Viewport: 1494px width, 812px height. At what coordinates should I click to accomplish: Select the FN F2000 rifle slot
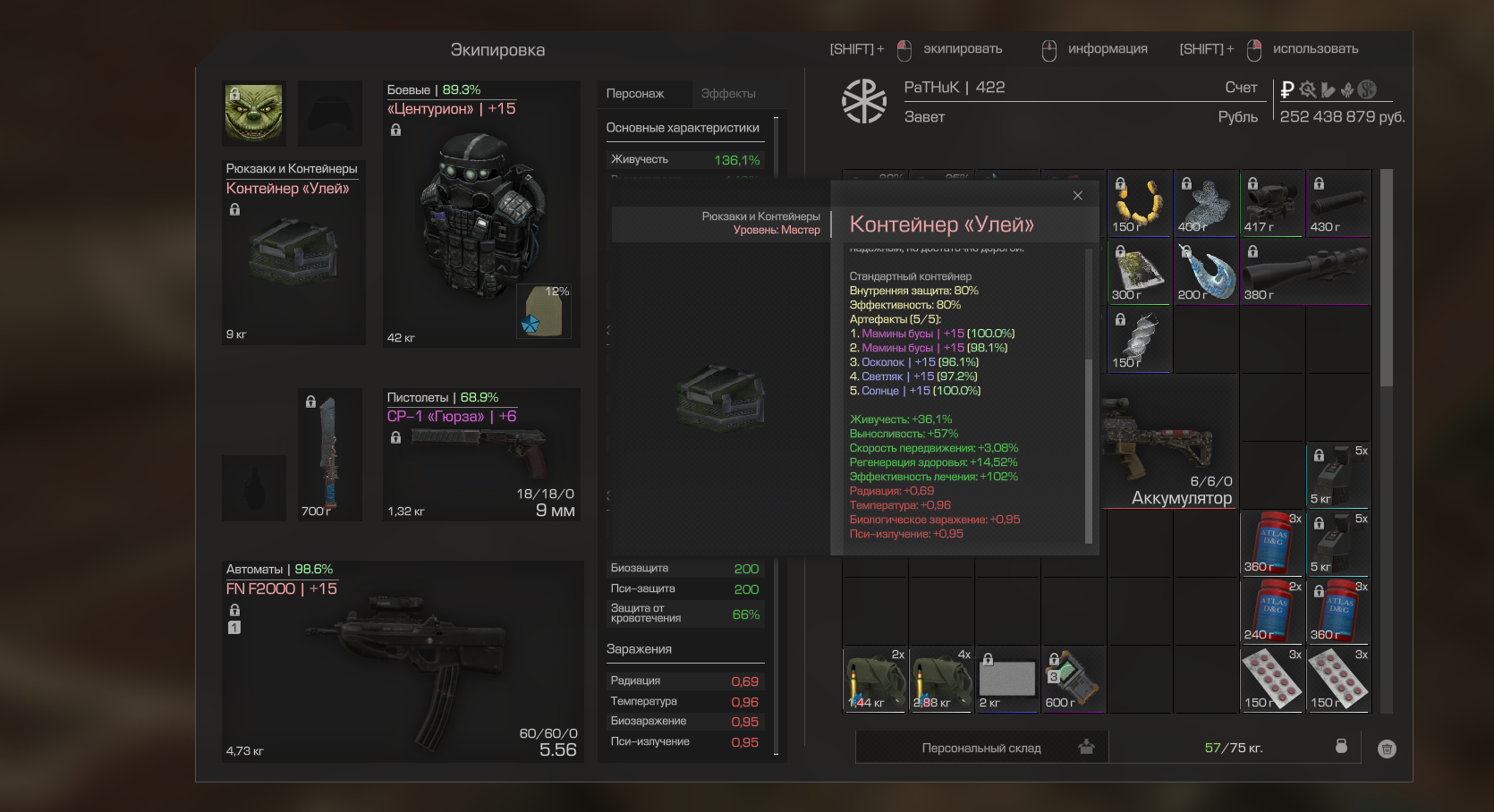(x=403, y=662)
